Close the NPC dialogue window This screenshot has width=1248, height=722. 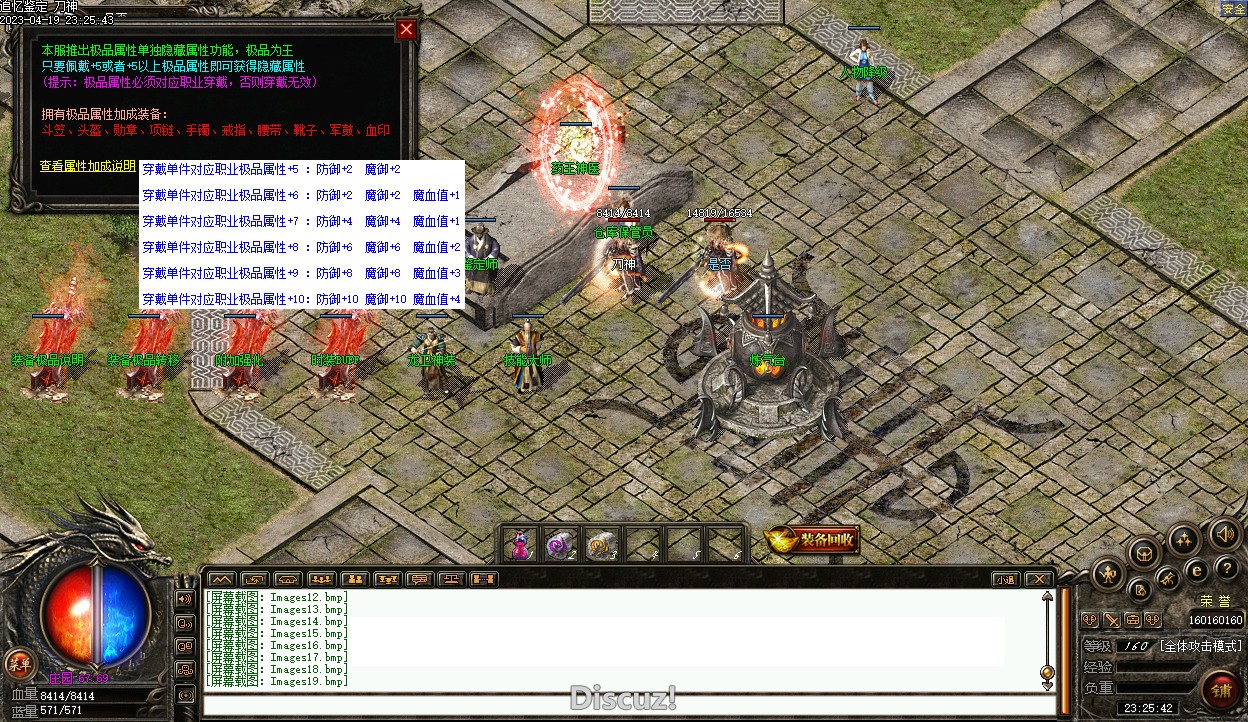[x=406, y=30]
